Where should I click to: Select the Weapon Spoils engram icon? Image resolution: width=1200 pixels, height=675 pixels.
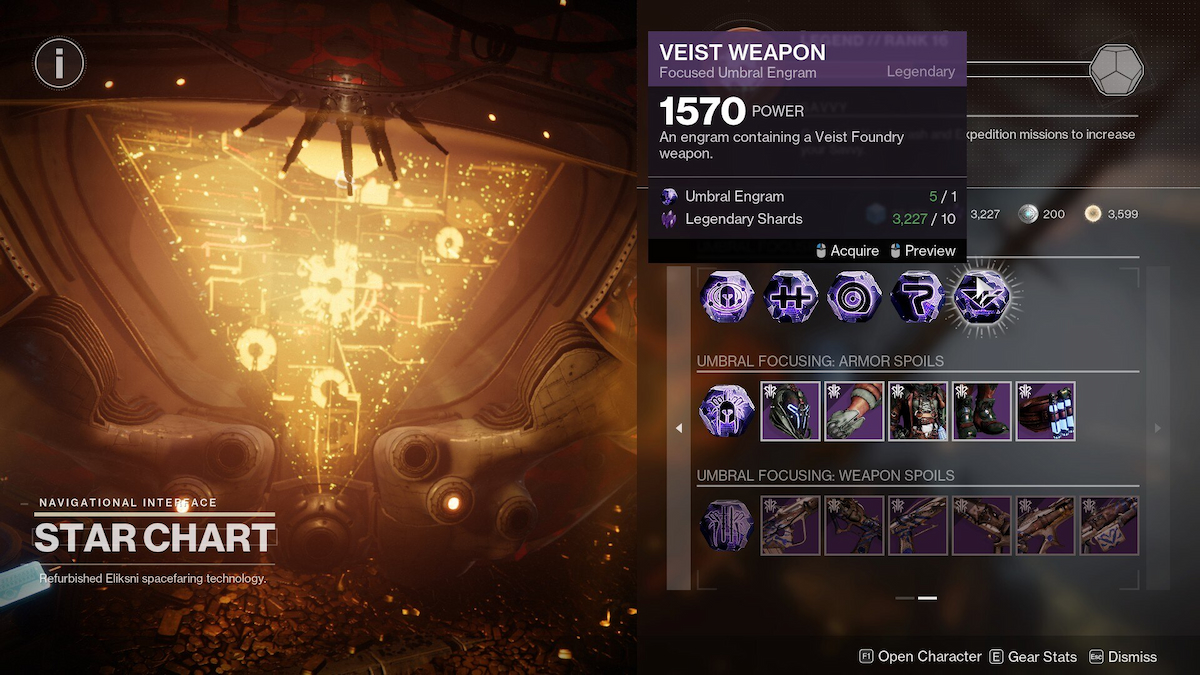726,525
